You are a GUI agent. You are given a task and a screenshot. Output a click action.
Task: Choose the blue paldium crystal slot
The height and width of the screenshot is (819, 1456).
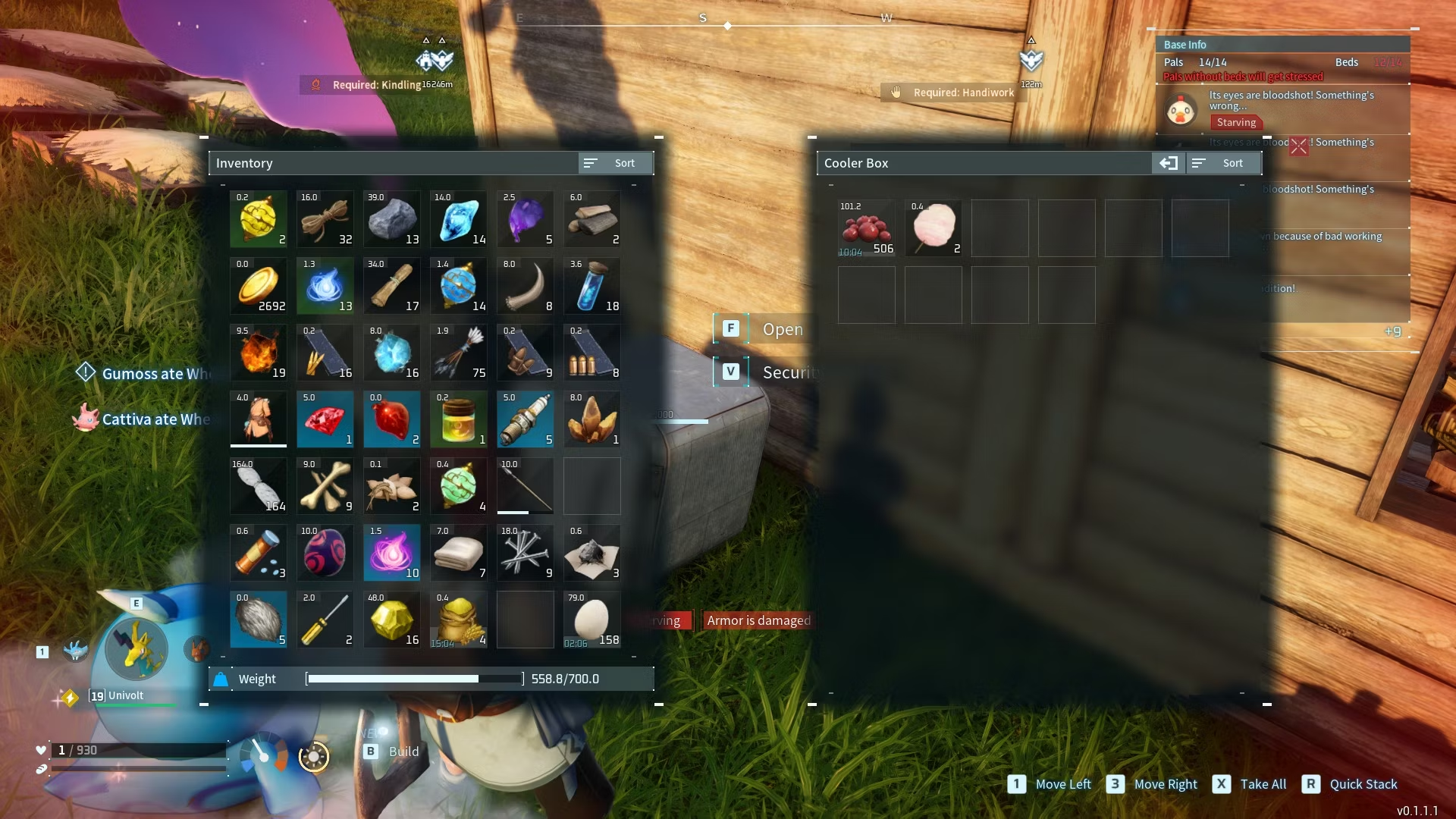click(458, 219)
